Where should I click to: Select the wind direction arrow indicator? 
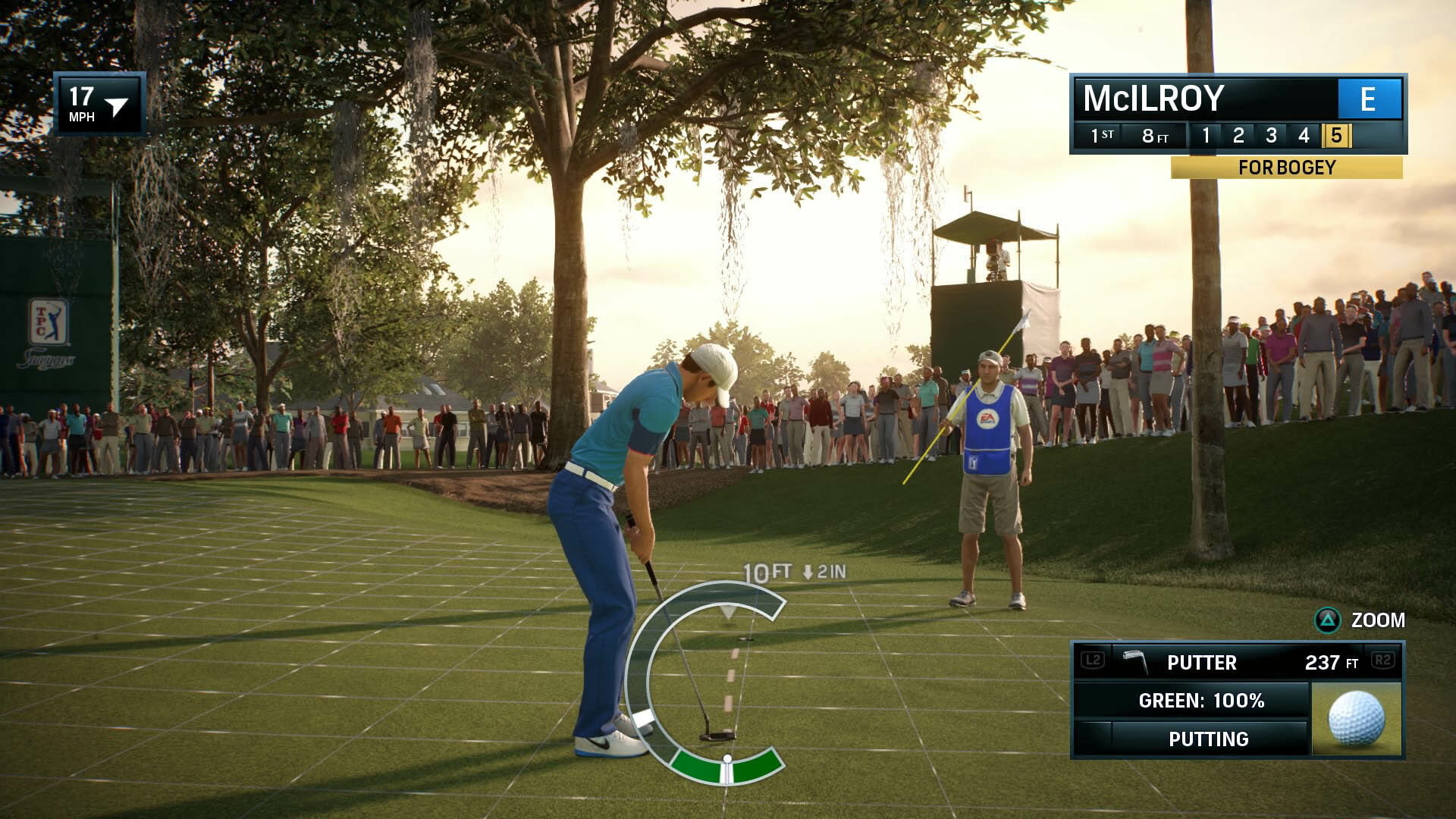click(x=117, y=106)
